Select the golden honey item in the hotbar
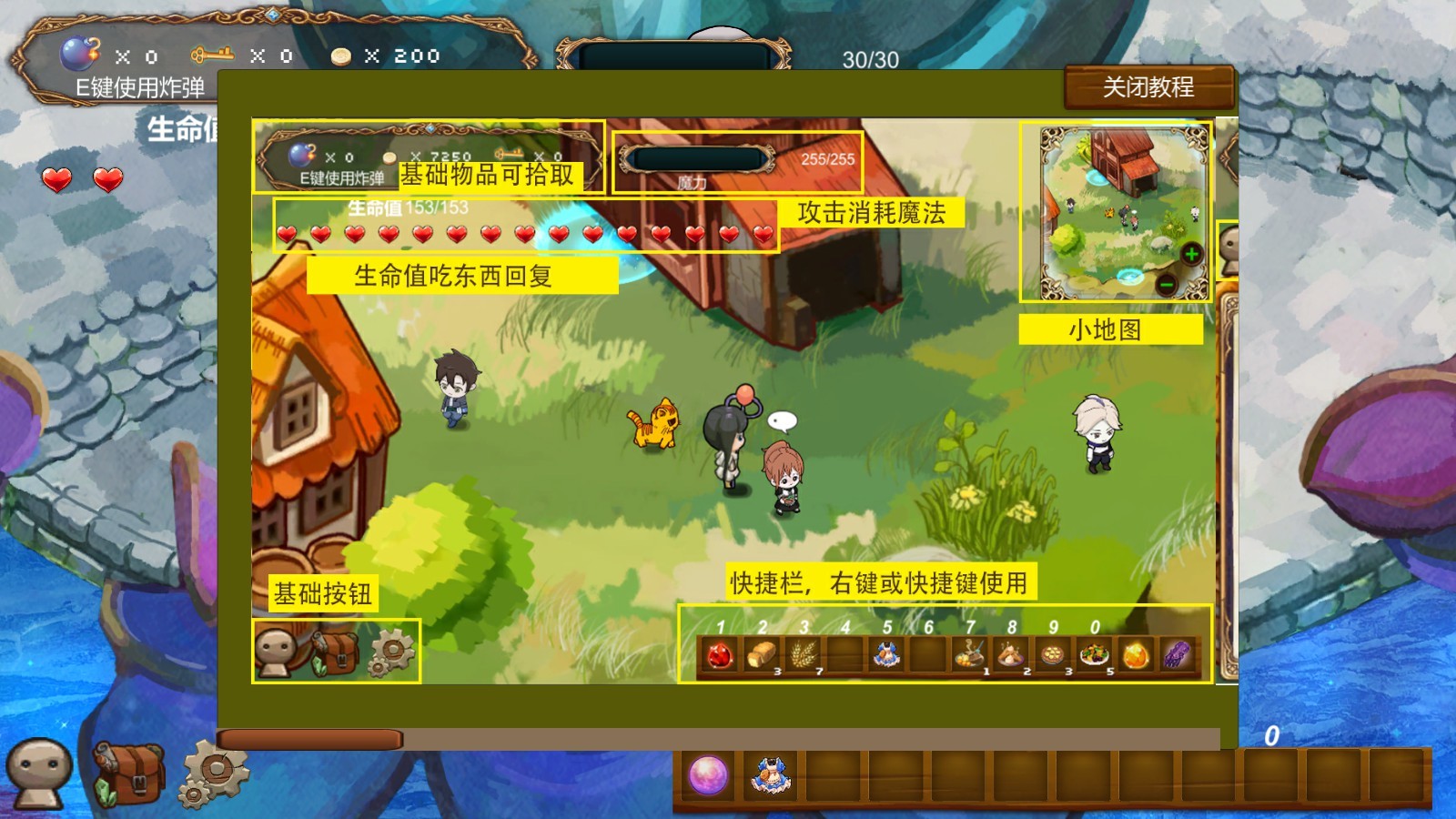1456x819 pixels. (1137, 653)
